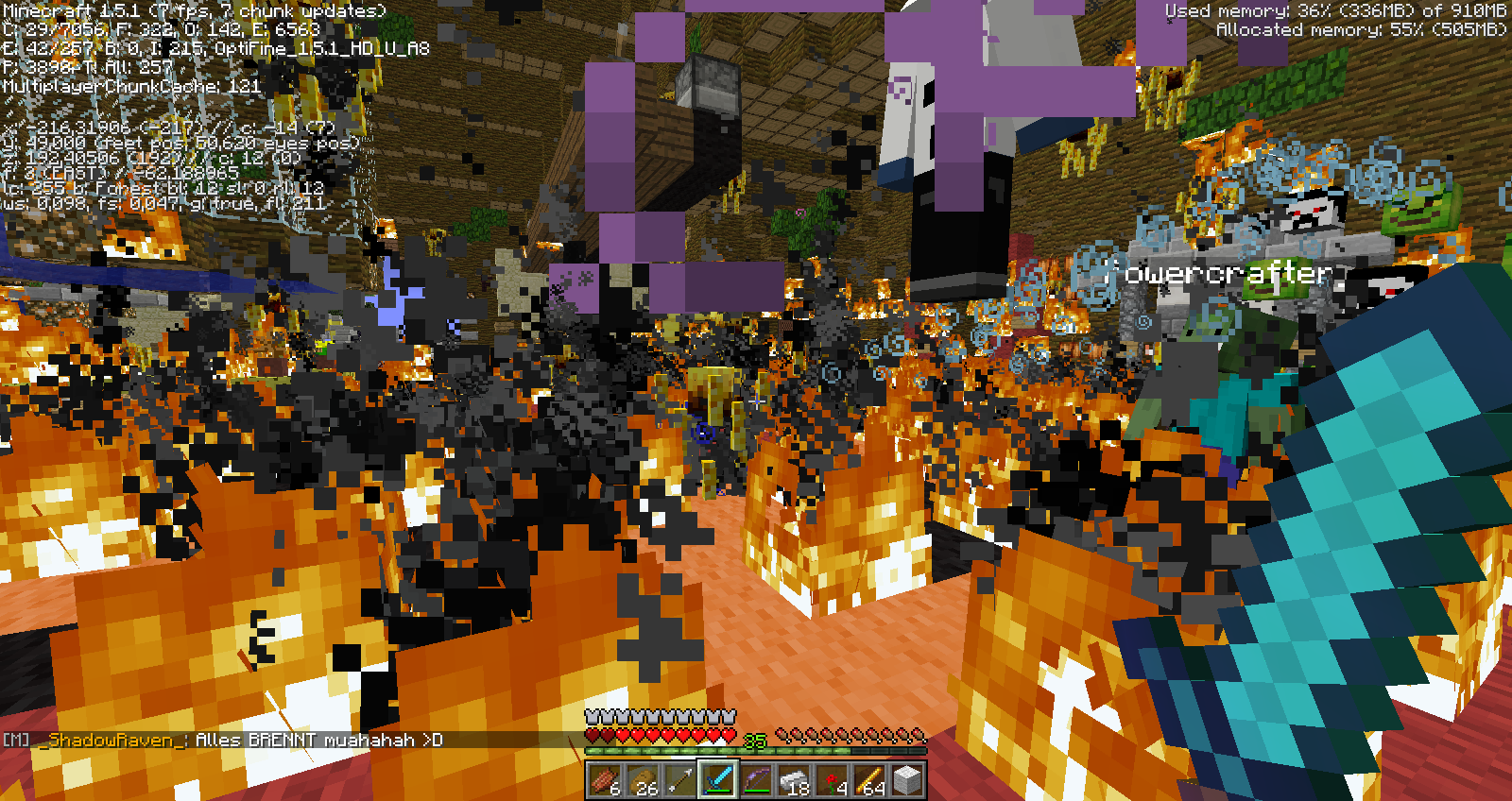Click the _ShadowRaven_ chat message
The height and width of the screenshot is (801, 1512).
coord(227,740)
